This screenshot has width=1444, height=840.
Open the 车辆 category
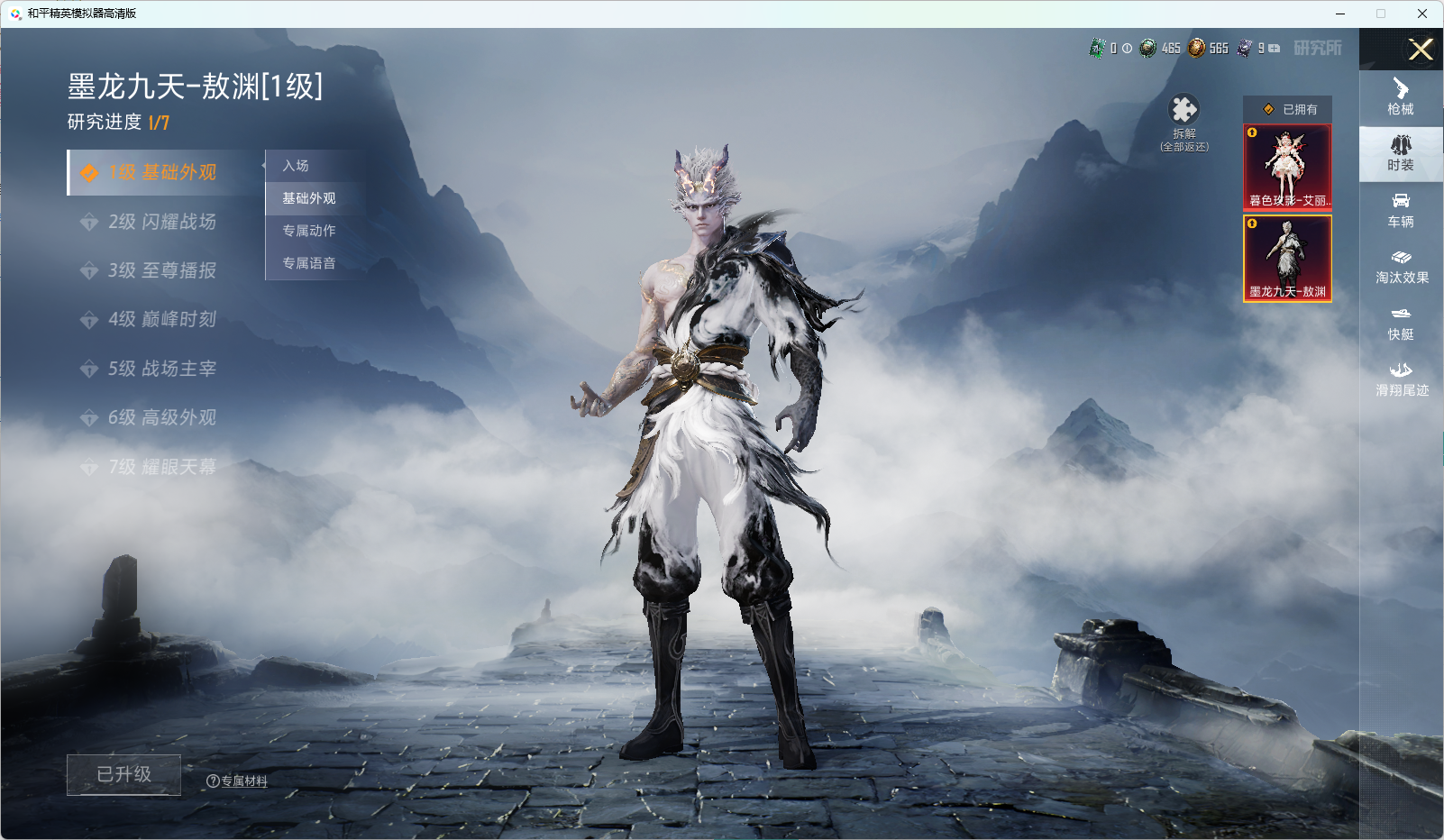[x=1401, y=210]
